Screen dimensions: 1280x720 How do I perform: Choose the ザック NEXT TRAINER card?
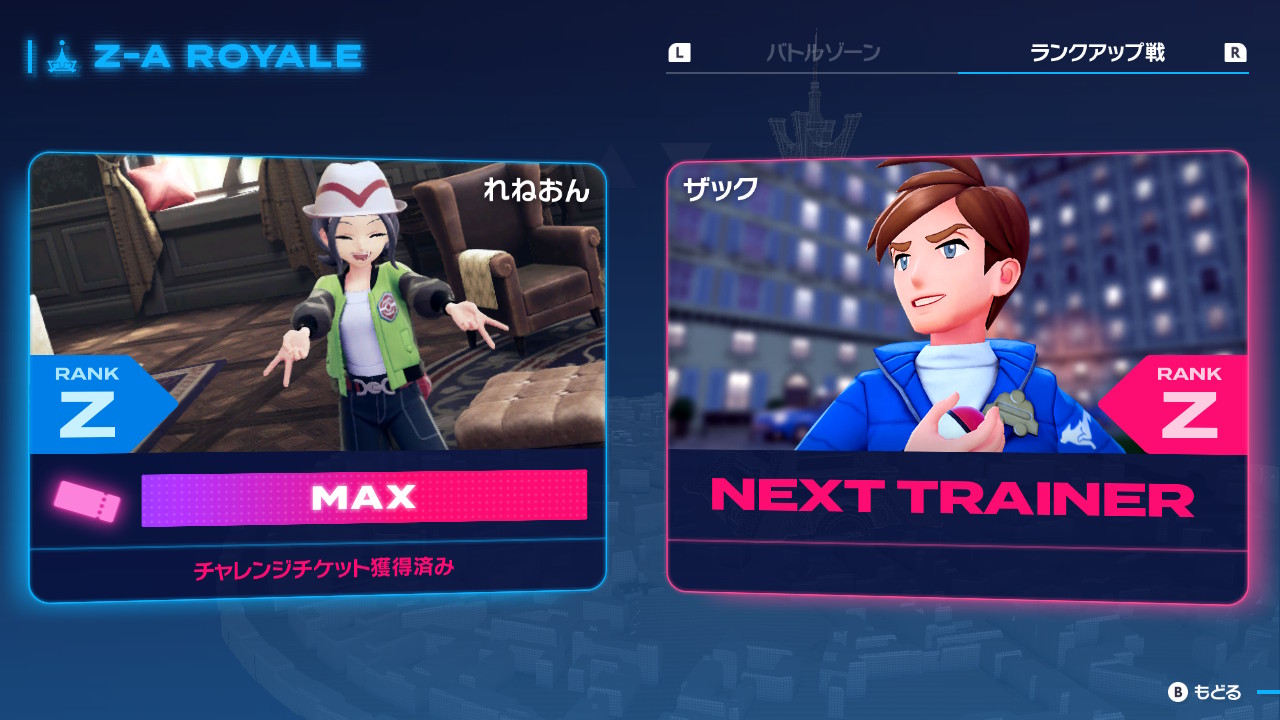click(957, 377)
